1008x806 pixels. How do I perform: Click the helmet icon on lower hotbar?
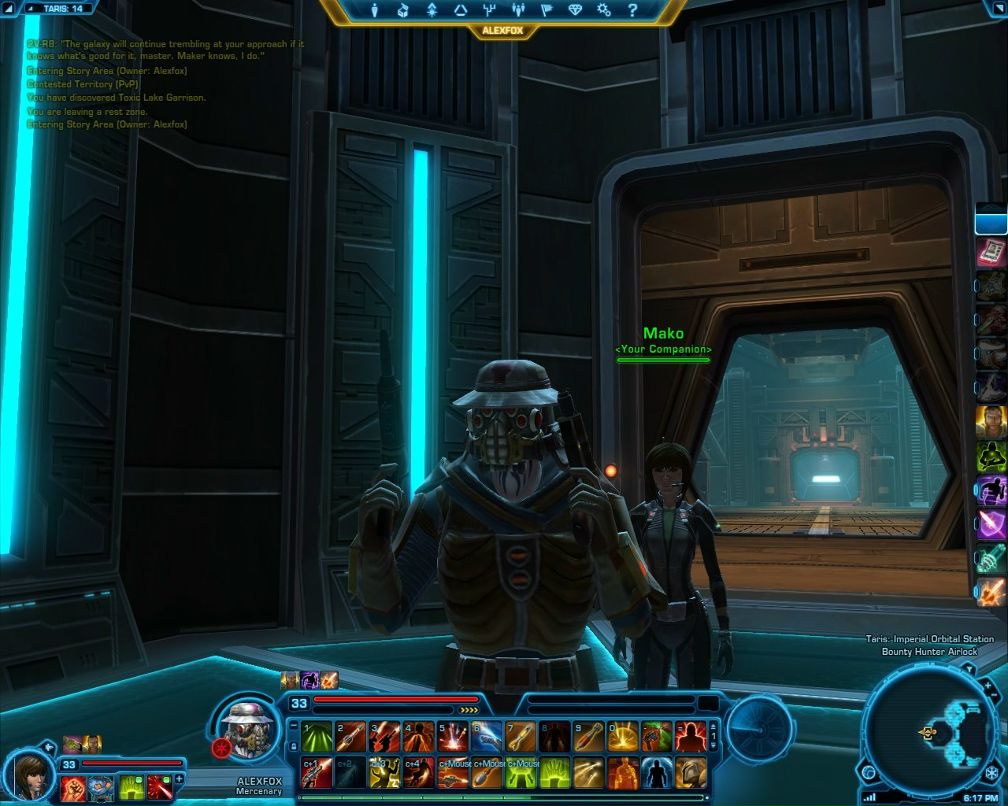690,772
